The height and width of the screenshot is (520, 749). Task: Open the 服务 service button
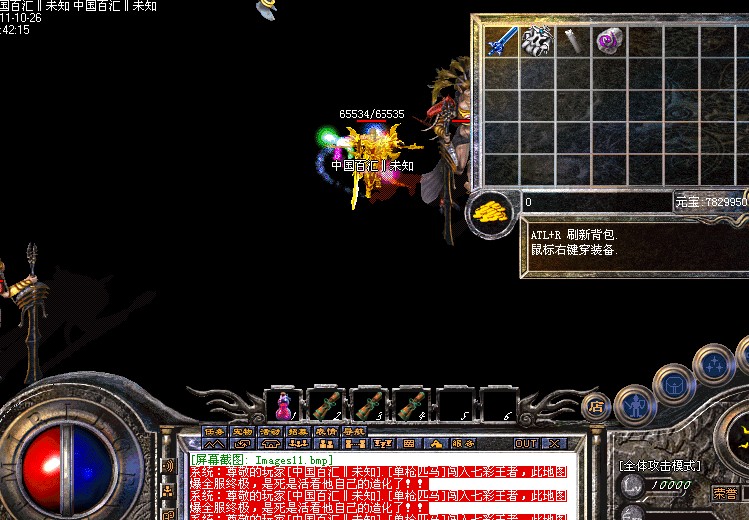click(463, 443)
